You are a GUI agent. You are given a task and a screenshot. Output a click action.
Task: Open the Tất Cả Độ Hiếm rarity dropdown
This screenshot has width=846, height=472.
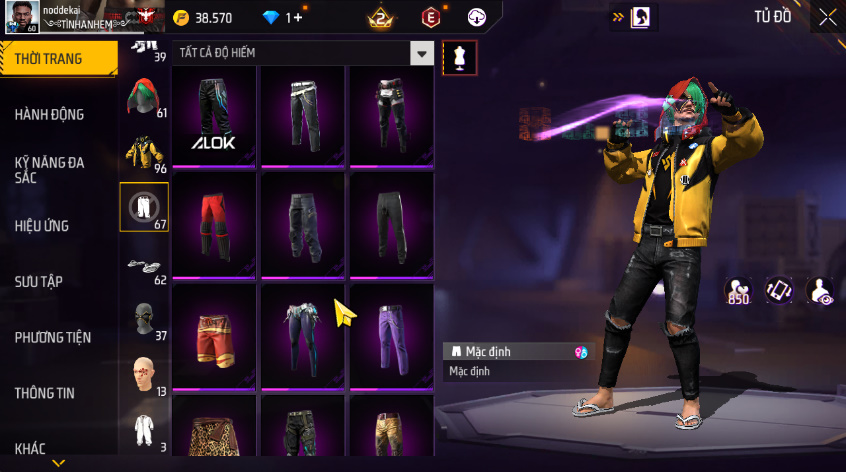pyautogui.click(x=304, y=54)
